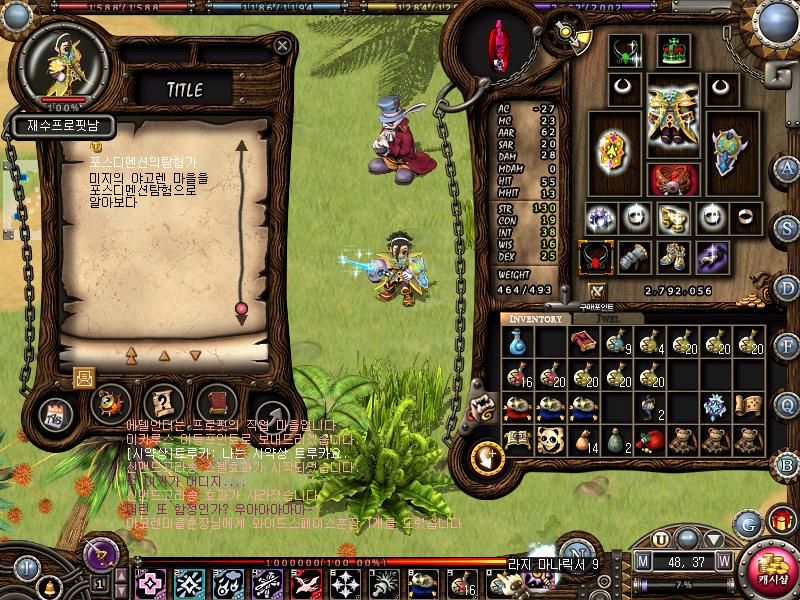This screenshot has width=800, height=600.
Task: Switch to the Inventory tab
Action: (536, 318)
